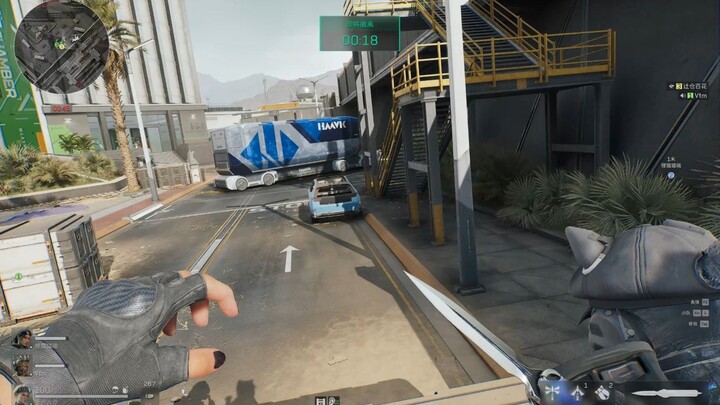Click the player 3 voice chat entry
Image resolution: width=720 pixels, height=405 pixels.
[x=690, y=87]
